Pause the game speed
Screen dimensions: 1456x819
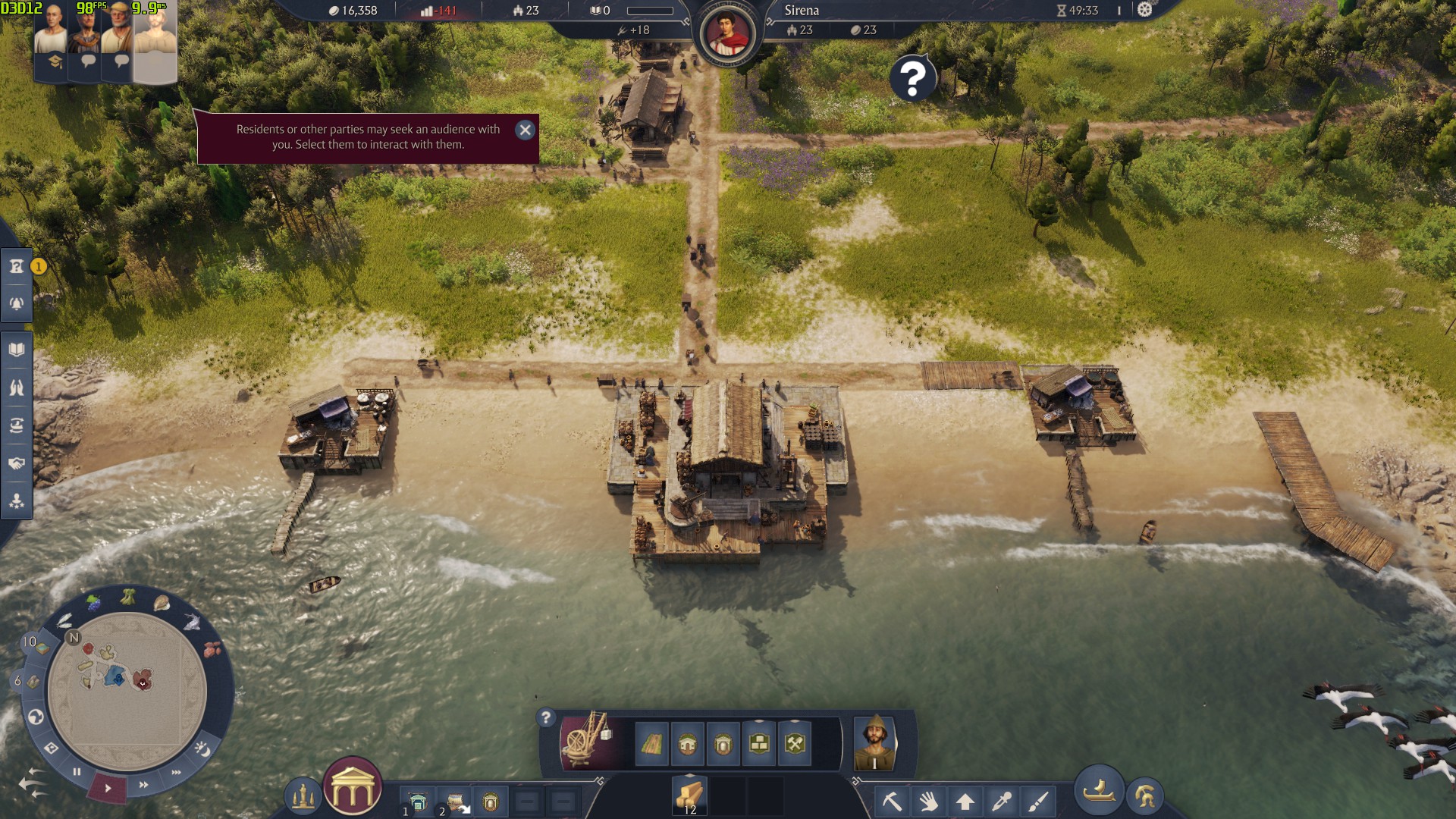pos(77,772)
